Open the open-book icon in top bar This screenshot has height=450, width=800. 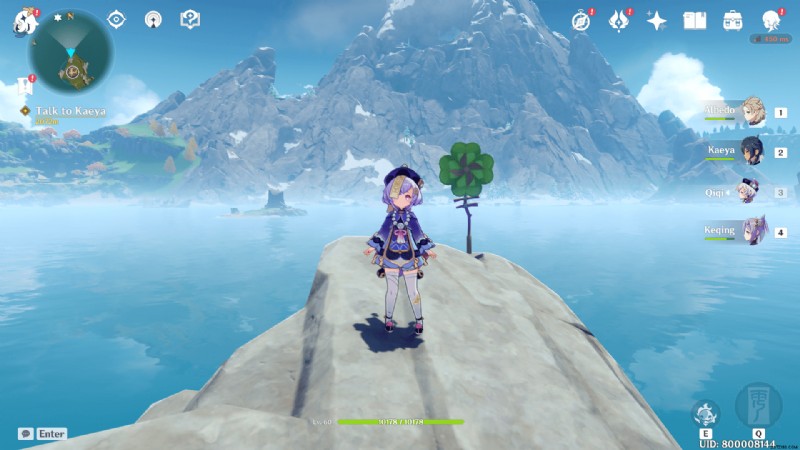695,21
